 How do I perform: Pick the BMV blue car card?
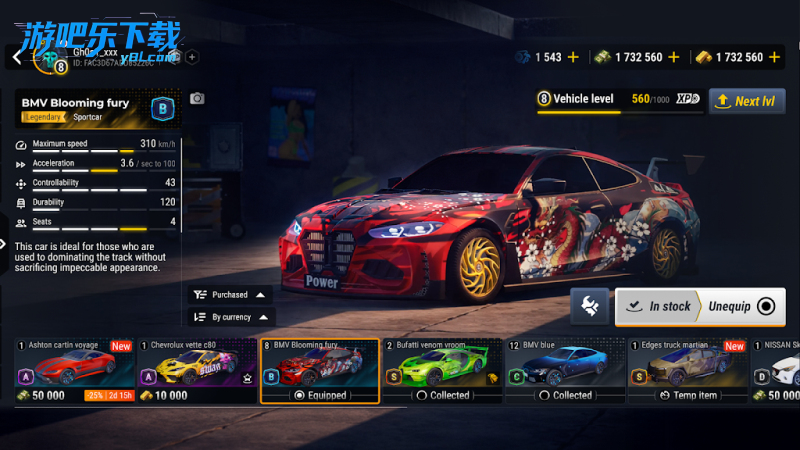pyautogui.click(x=565, y=370)
